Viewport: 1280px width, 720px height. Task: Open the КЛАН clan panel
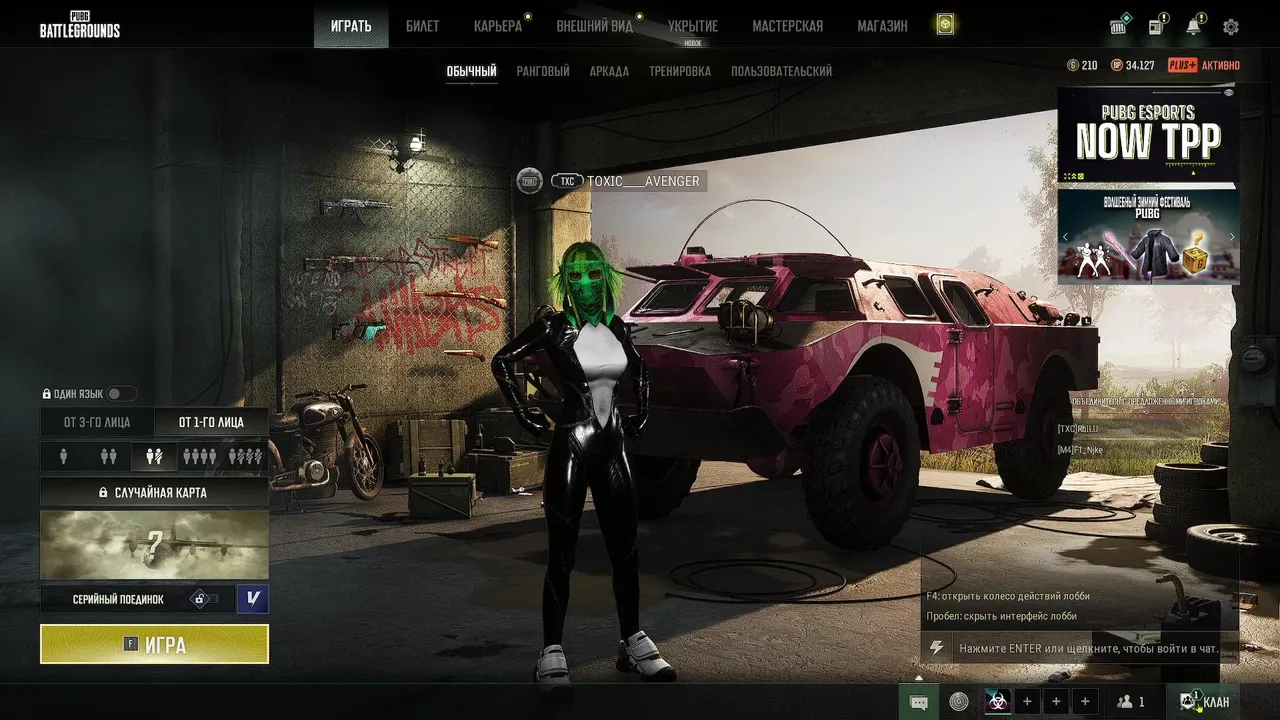[x=1205, y=702]
